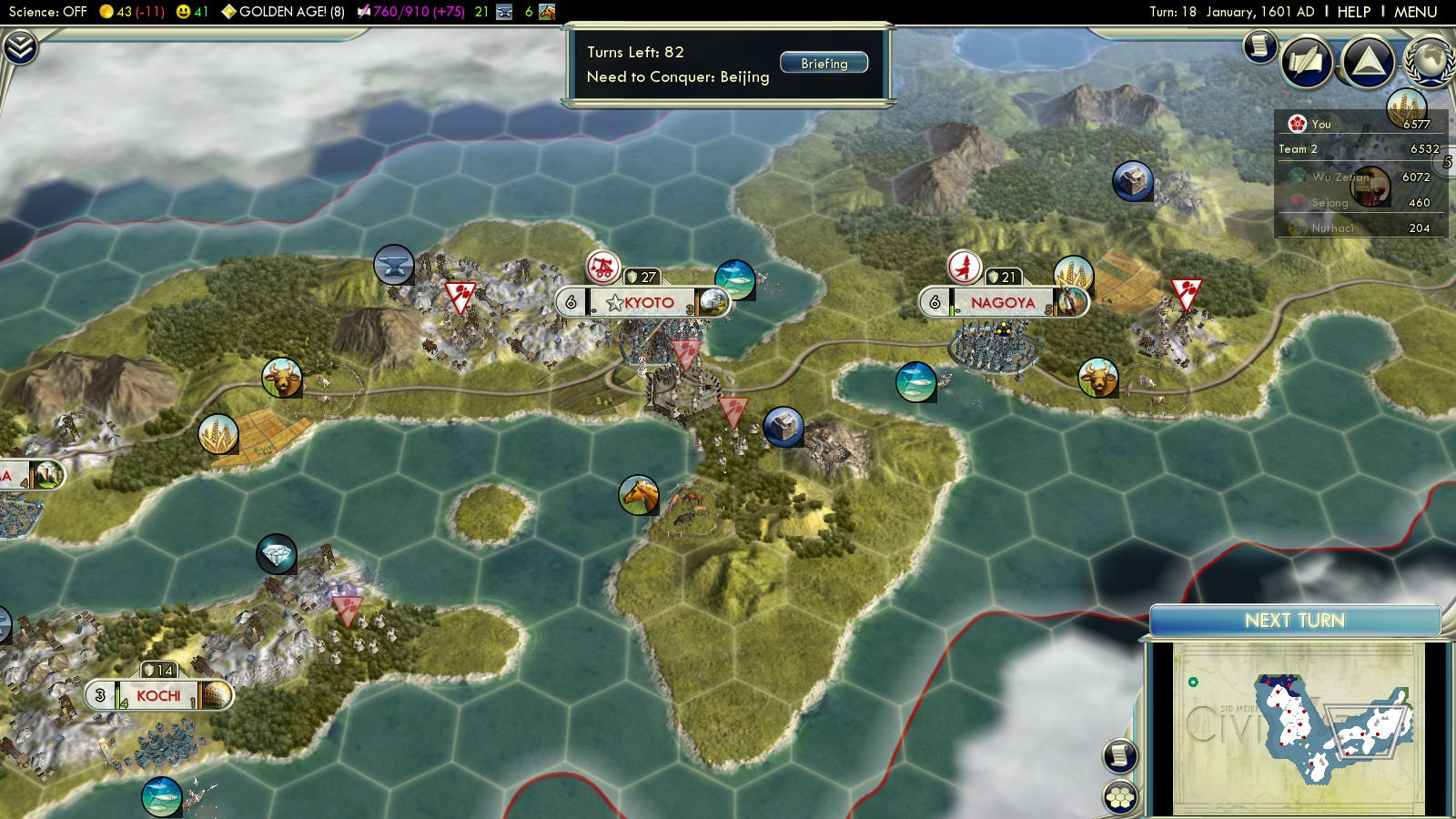Click the gold treasury readout in top bar
Viewport: 1456px width, 819px height.
click(x=132, y=12)
